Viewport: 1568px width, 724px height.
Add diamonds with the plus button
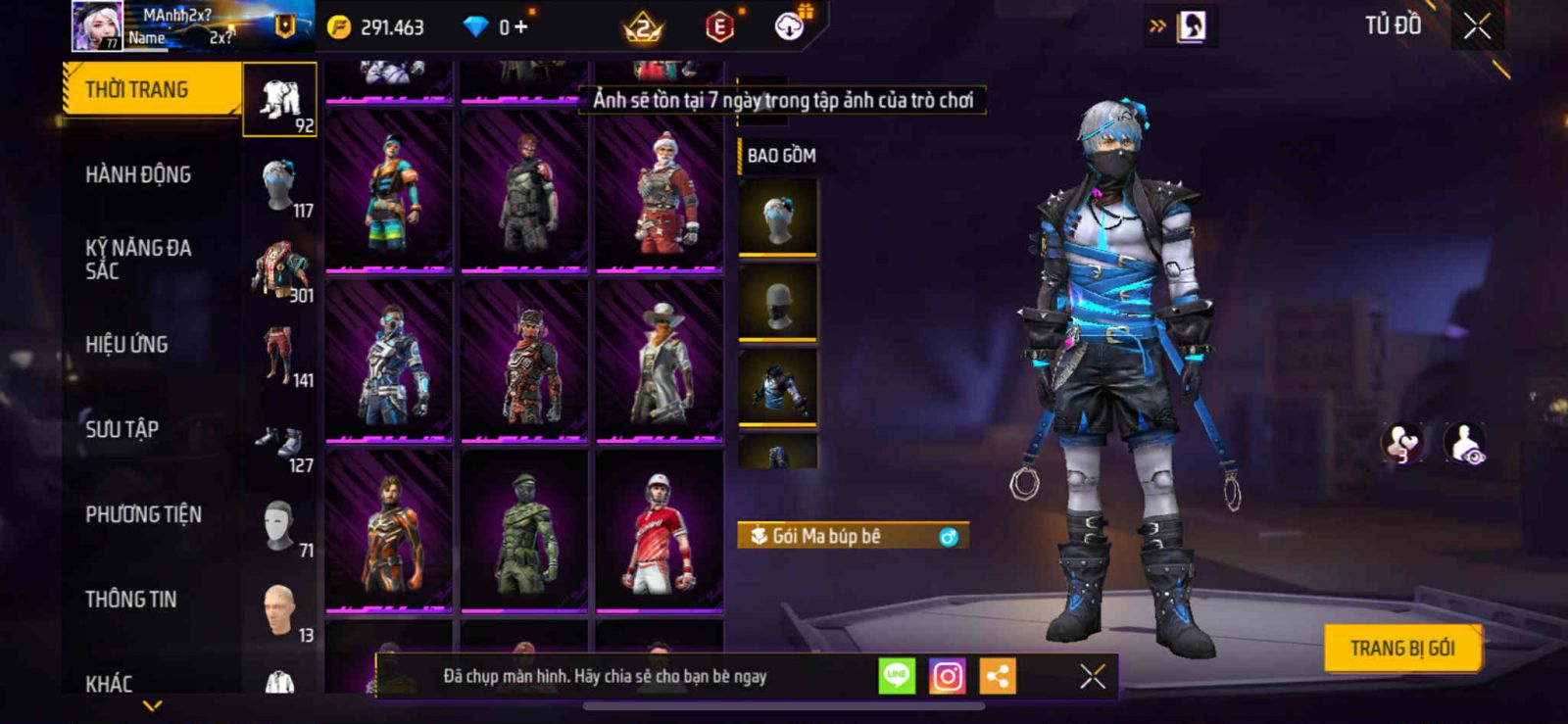pos(520,27)
